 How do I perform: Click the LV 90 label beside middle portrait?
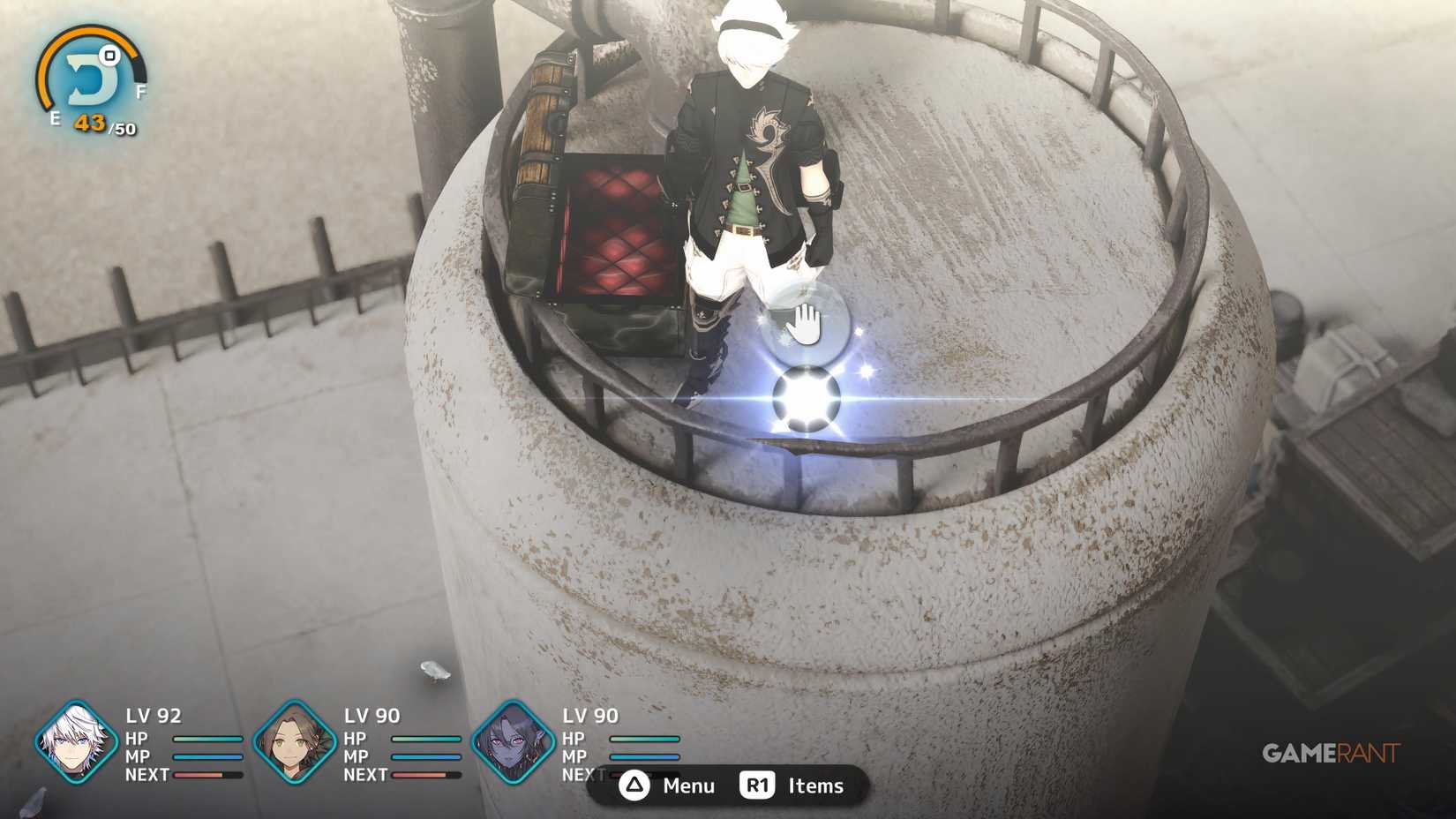(x=372, y=716)
